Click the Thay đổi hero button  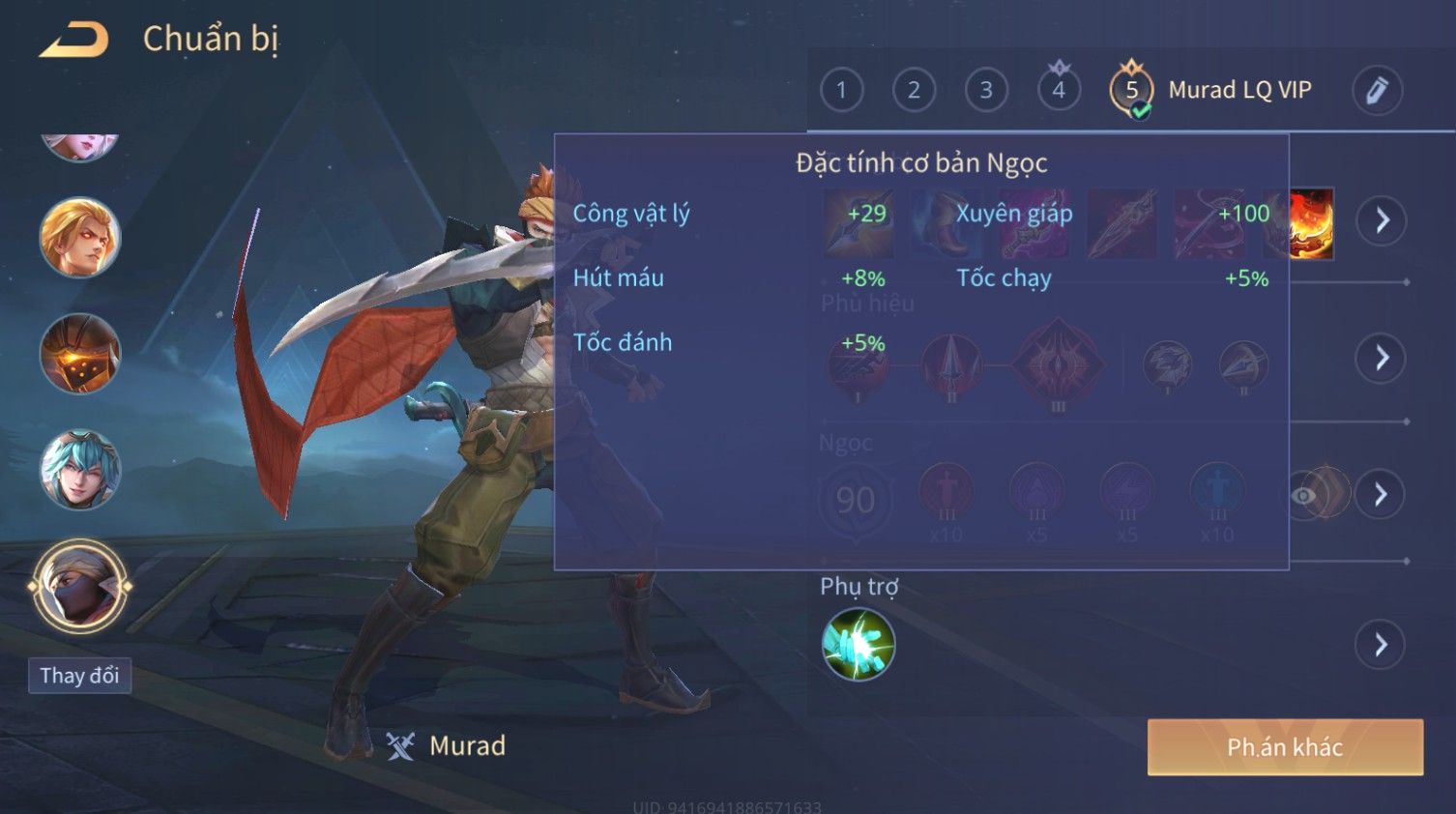[79, 675]
